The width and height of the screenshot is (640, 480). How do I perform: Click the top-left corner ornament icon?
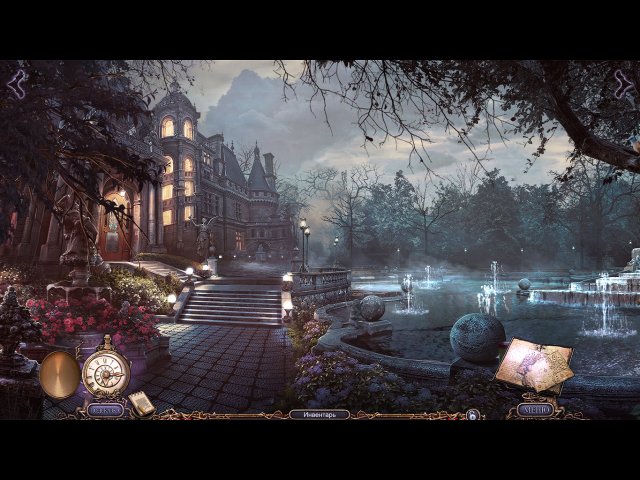click(16, 85)
